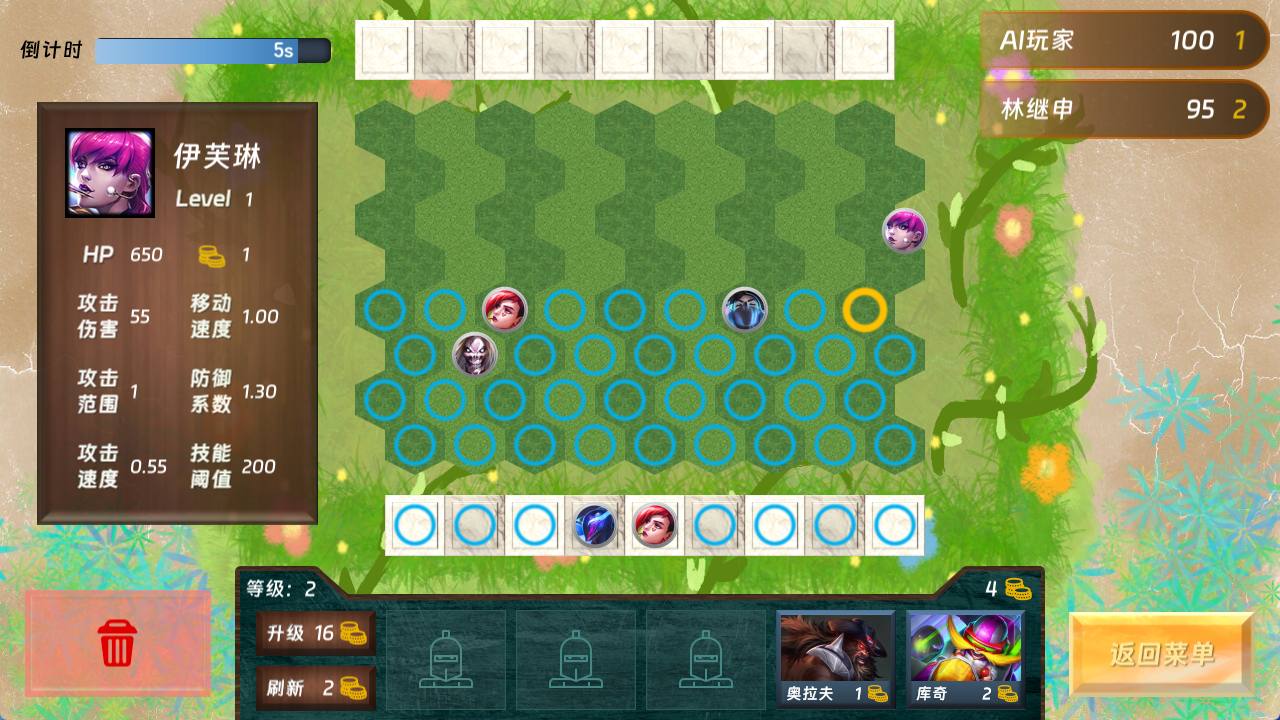The image size is (1280, 720).
Task: Upgrade level with the 升级 button
Action: pyautogui.click(x=315, y=633)
